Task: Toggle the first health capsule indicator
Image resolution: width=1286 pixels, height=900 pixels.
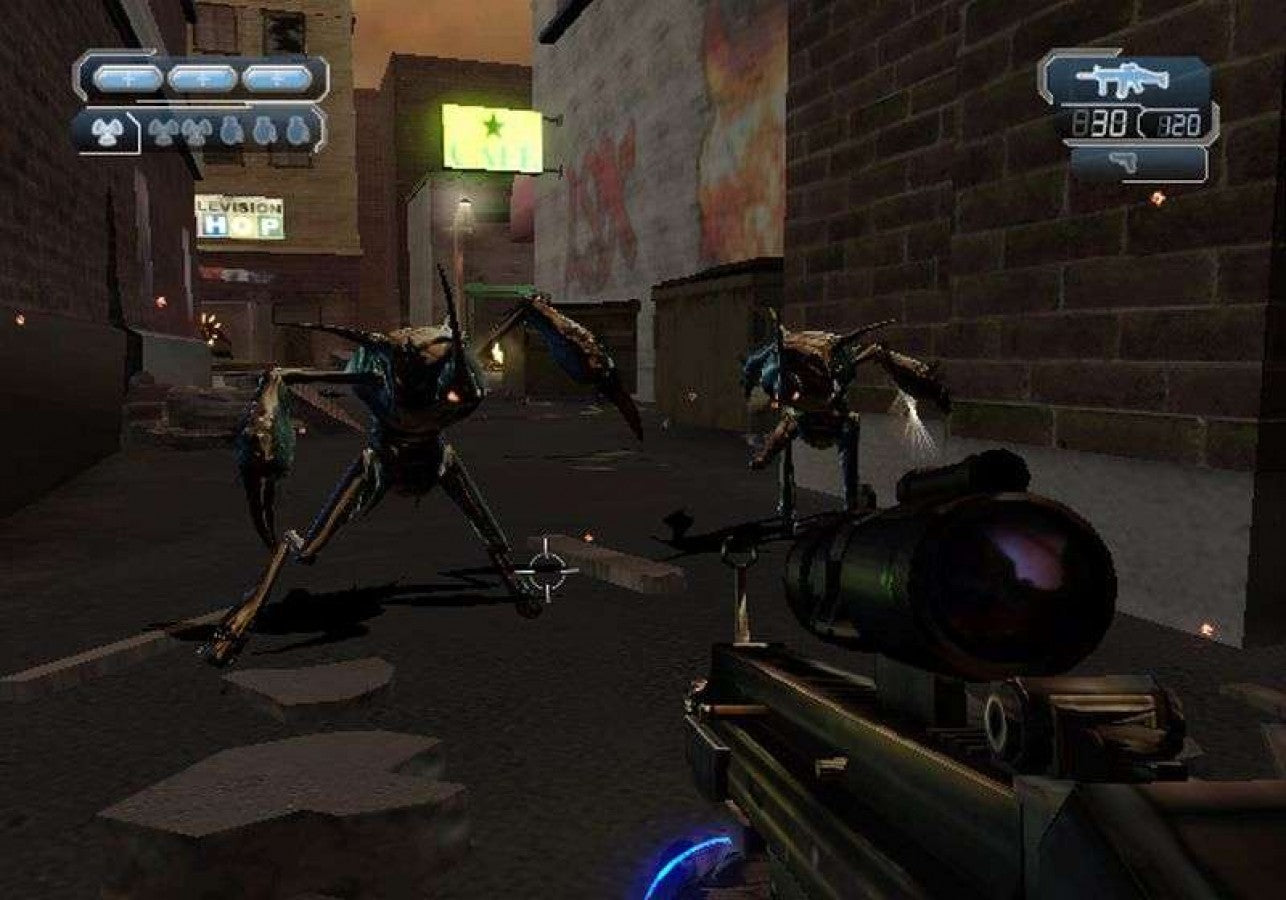Action: (127, 78)
